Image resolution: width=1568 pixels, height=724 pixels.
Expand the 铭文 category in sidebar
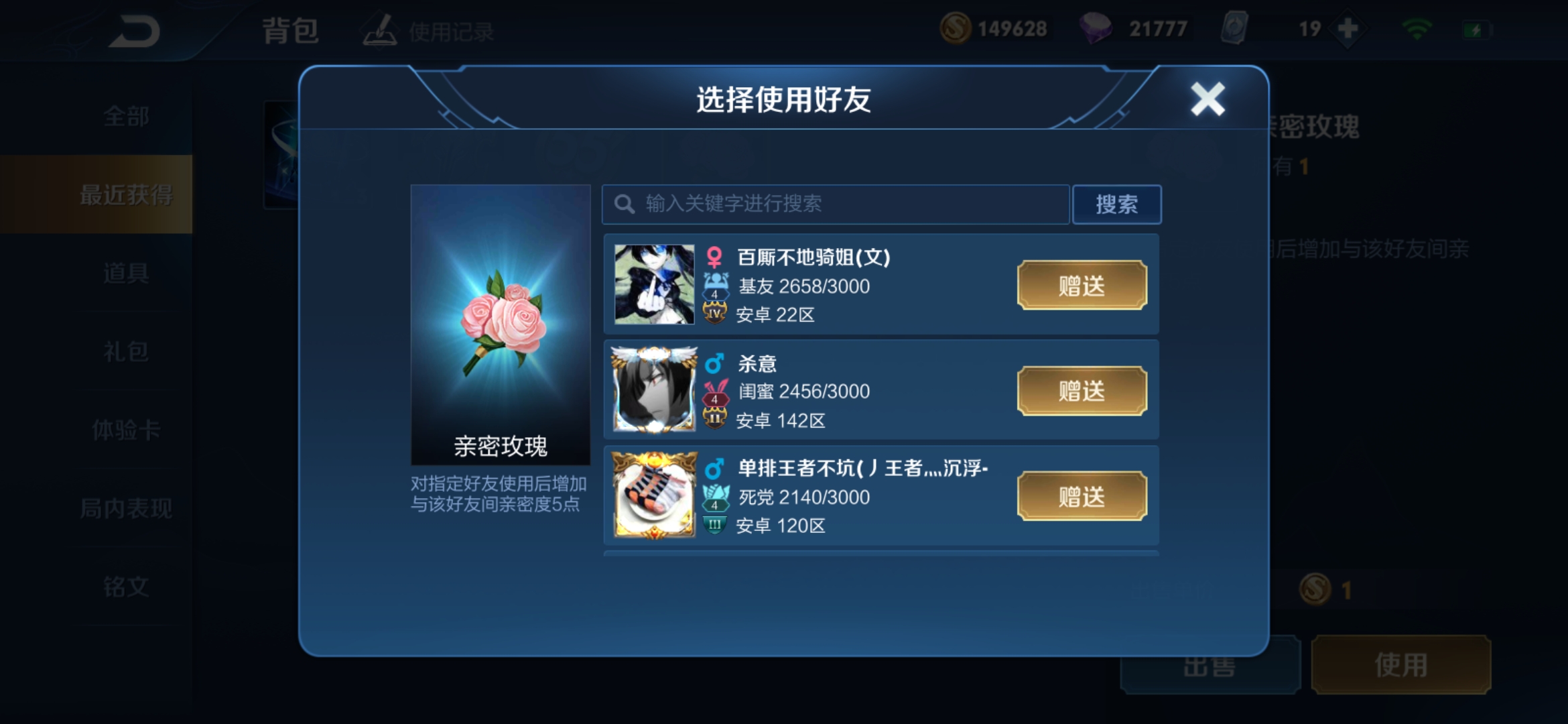[x=125, y=586]
